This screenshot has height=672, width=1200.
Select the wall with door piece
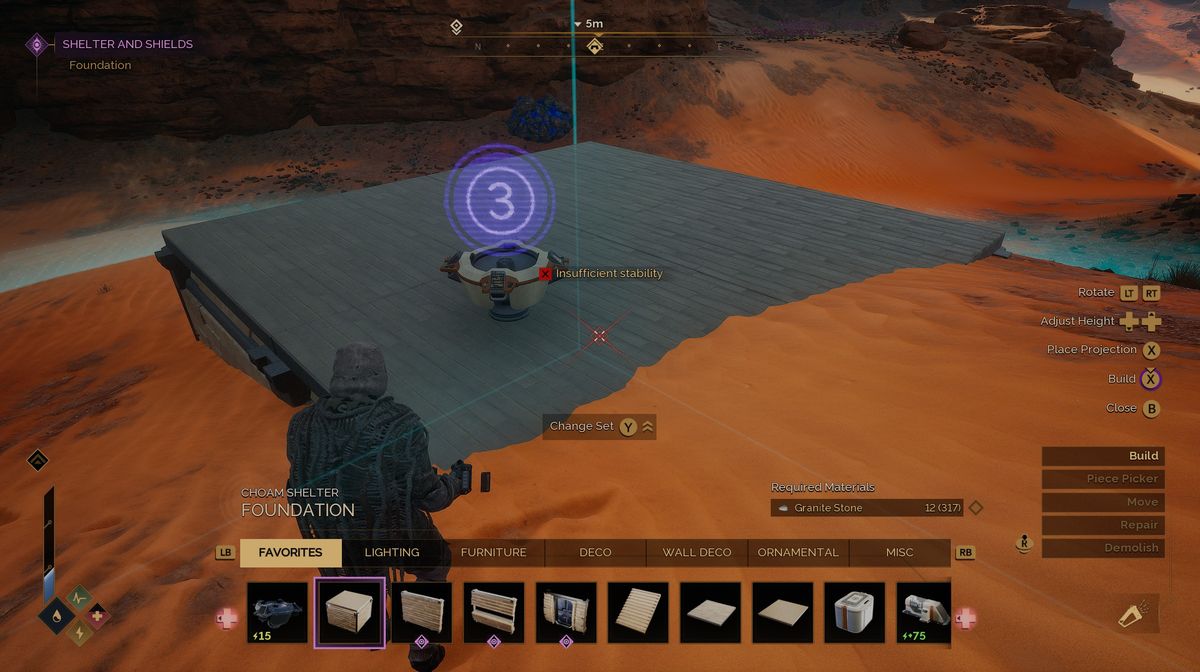pos(566,612)
